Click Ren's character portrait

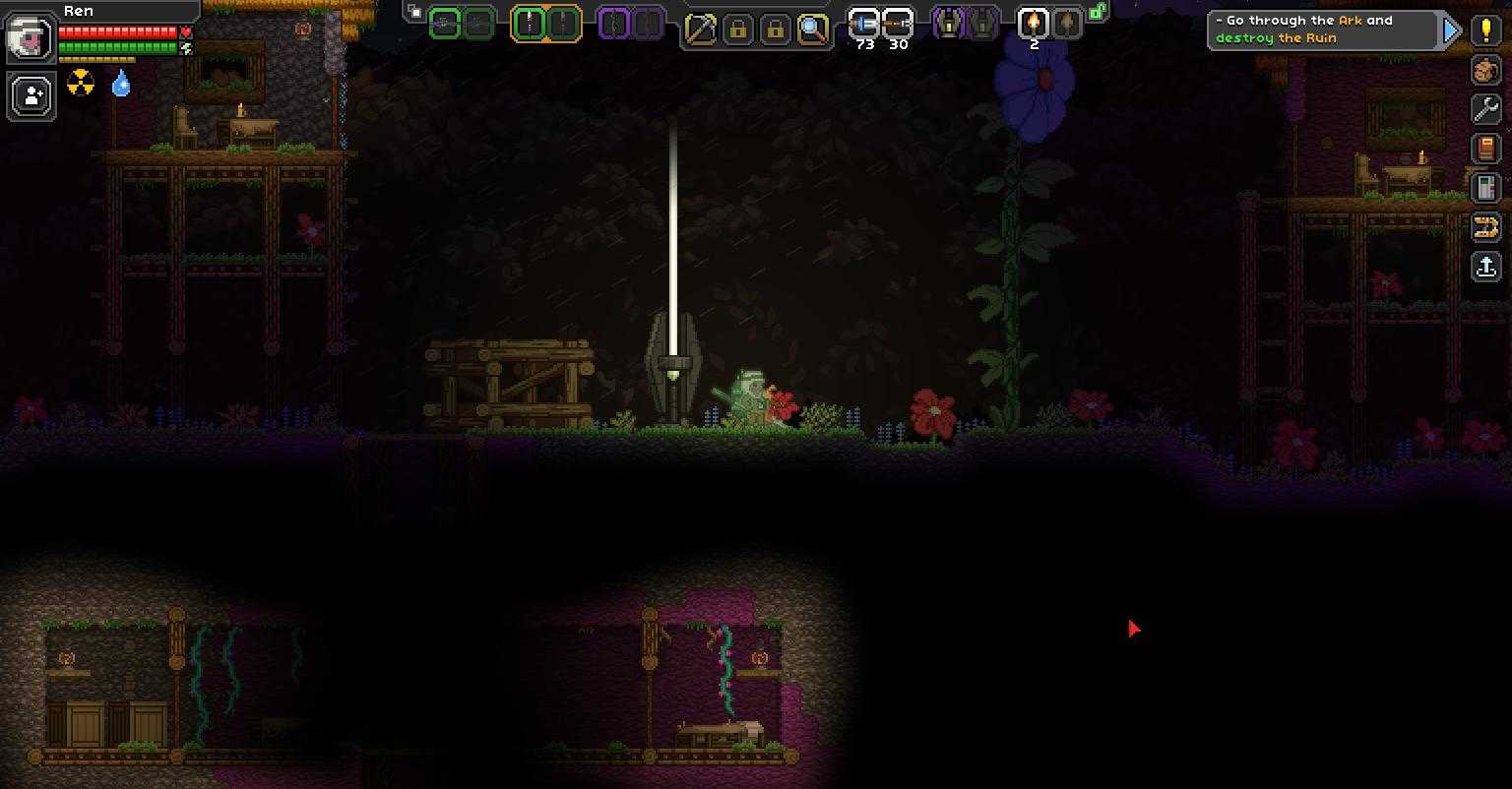31,37
